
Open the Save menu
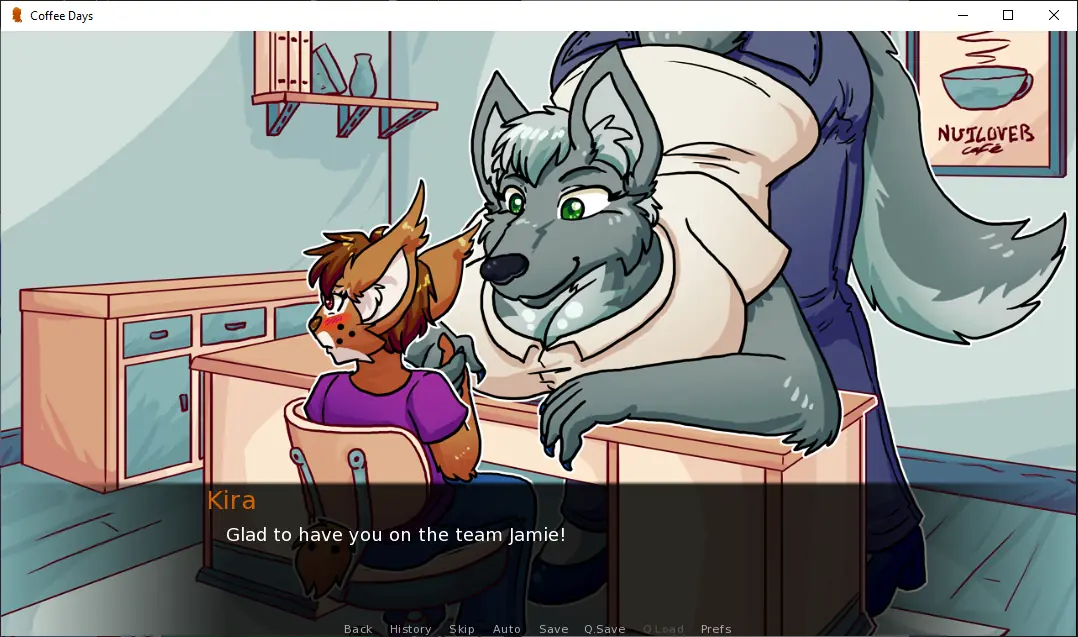553,629
